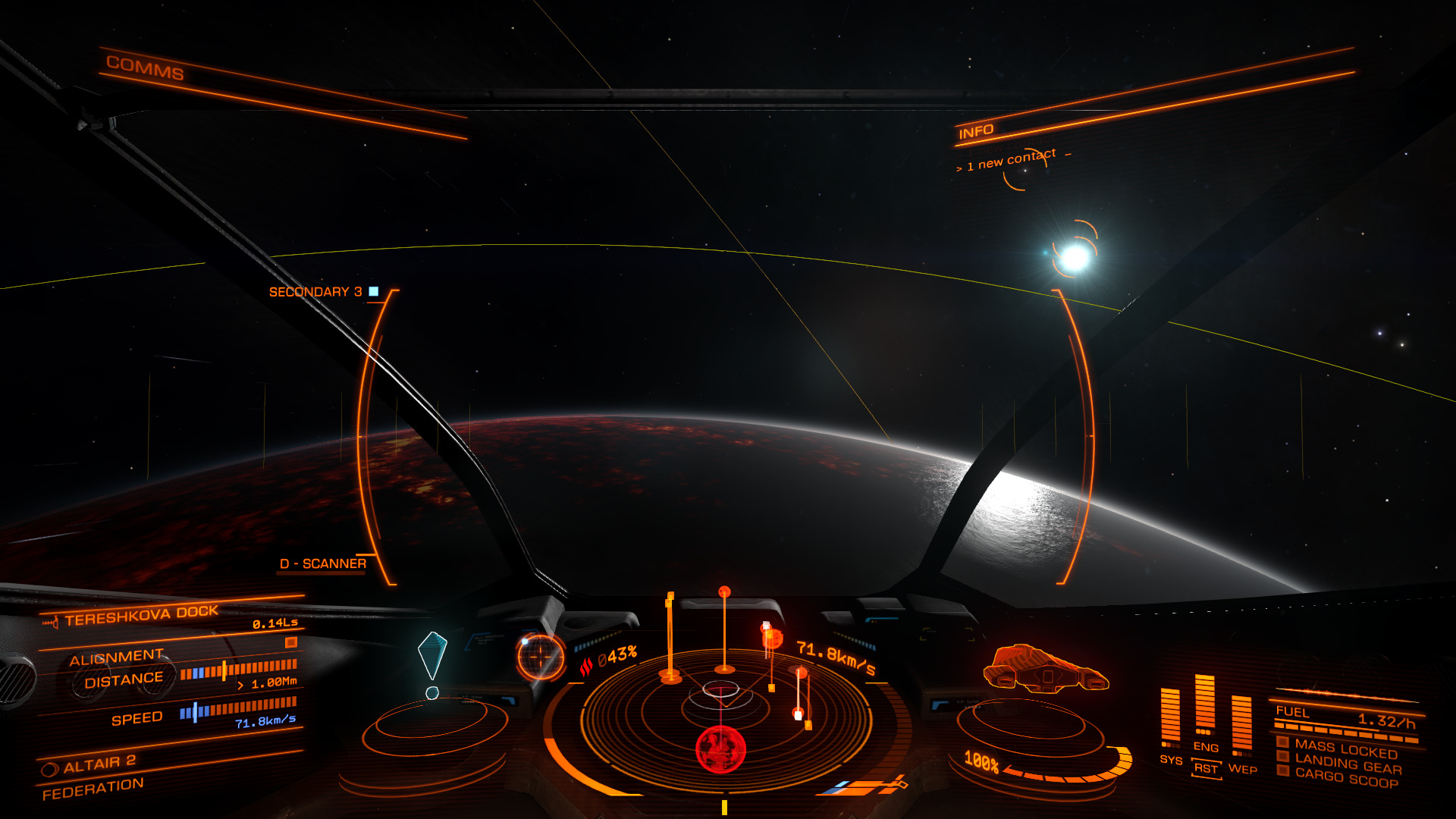This screenshot has width=1456, height=819.
Task: Click the blue target station hologram
Action: (x=432, y=655)
